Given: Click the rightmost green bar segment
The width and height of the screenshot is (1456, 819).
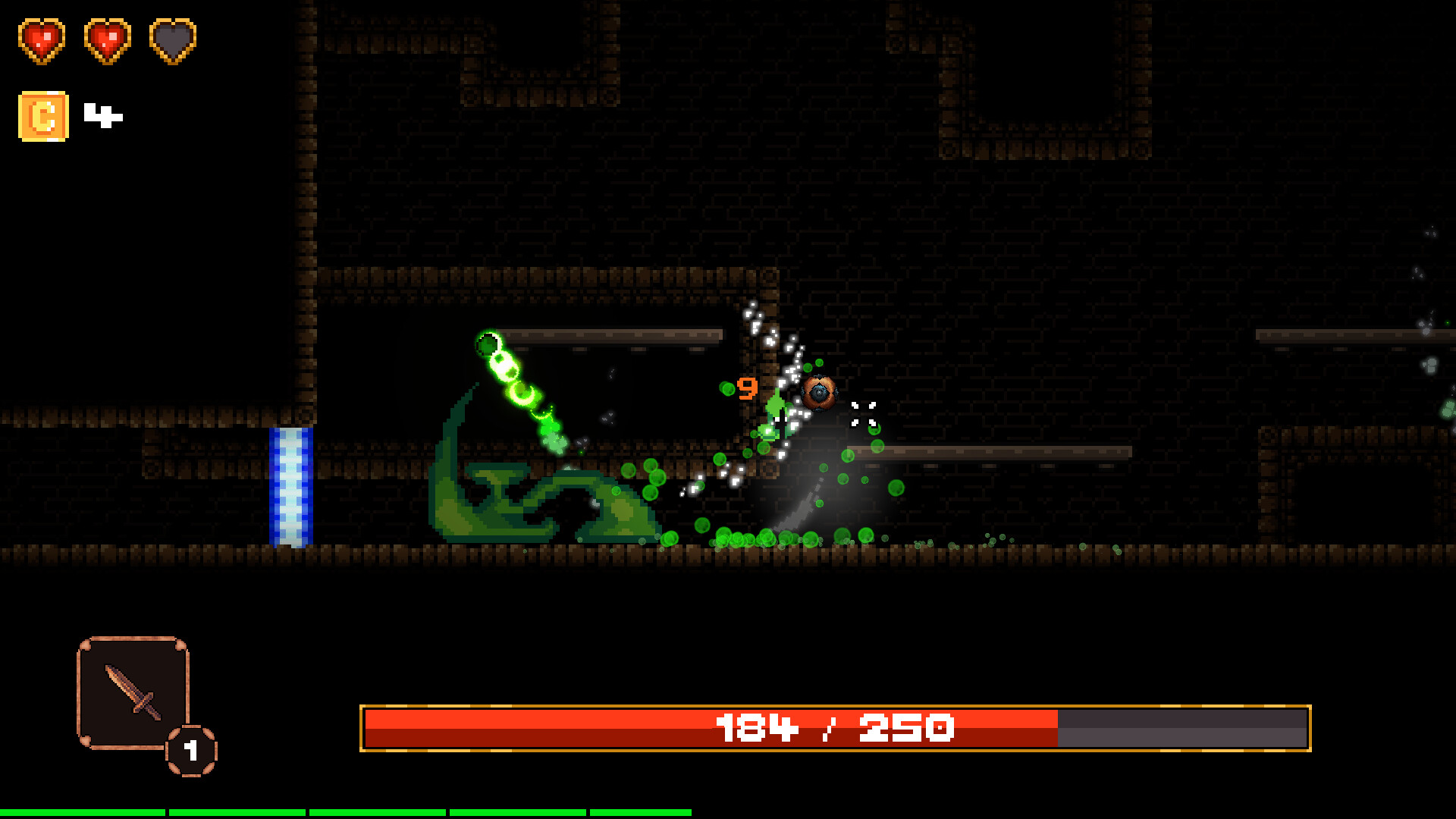Looking at the screenshot, I should 641,811.
